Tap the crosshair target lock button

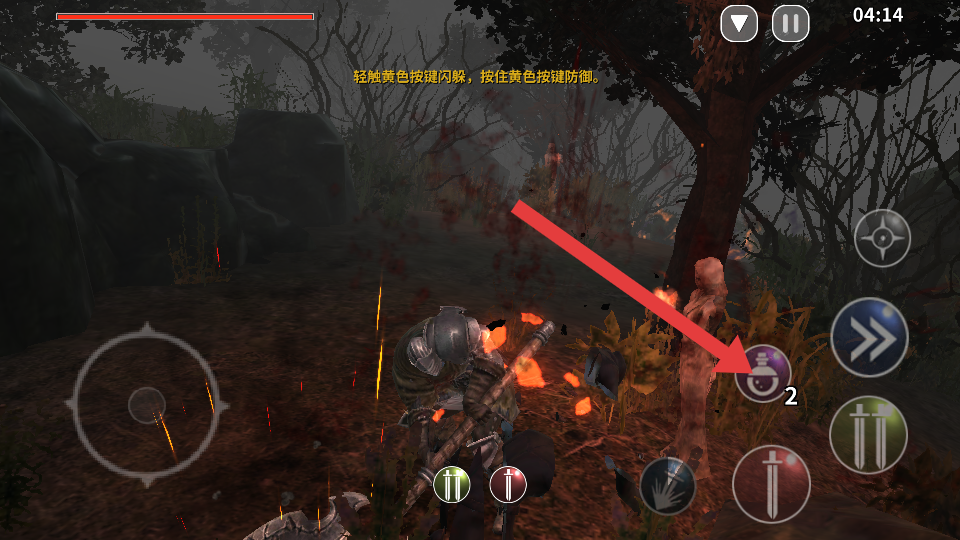pos(882,238)
